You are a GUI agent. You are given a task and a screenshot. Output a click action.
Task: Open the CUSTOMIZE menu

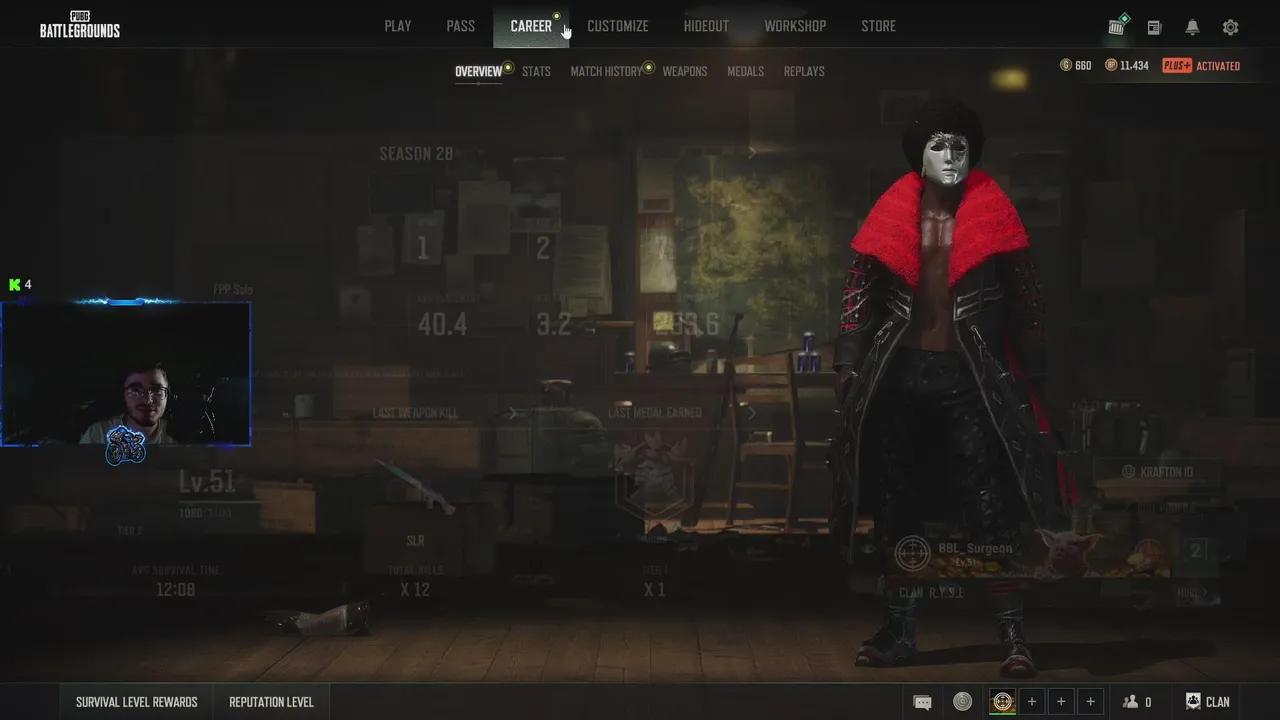(x=617, y=26)
